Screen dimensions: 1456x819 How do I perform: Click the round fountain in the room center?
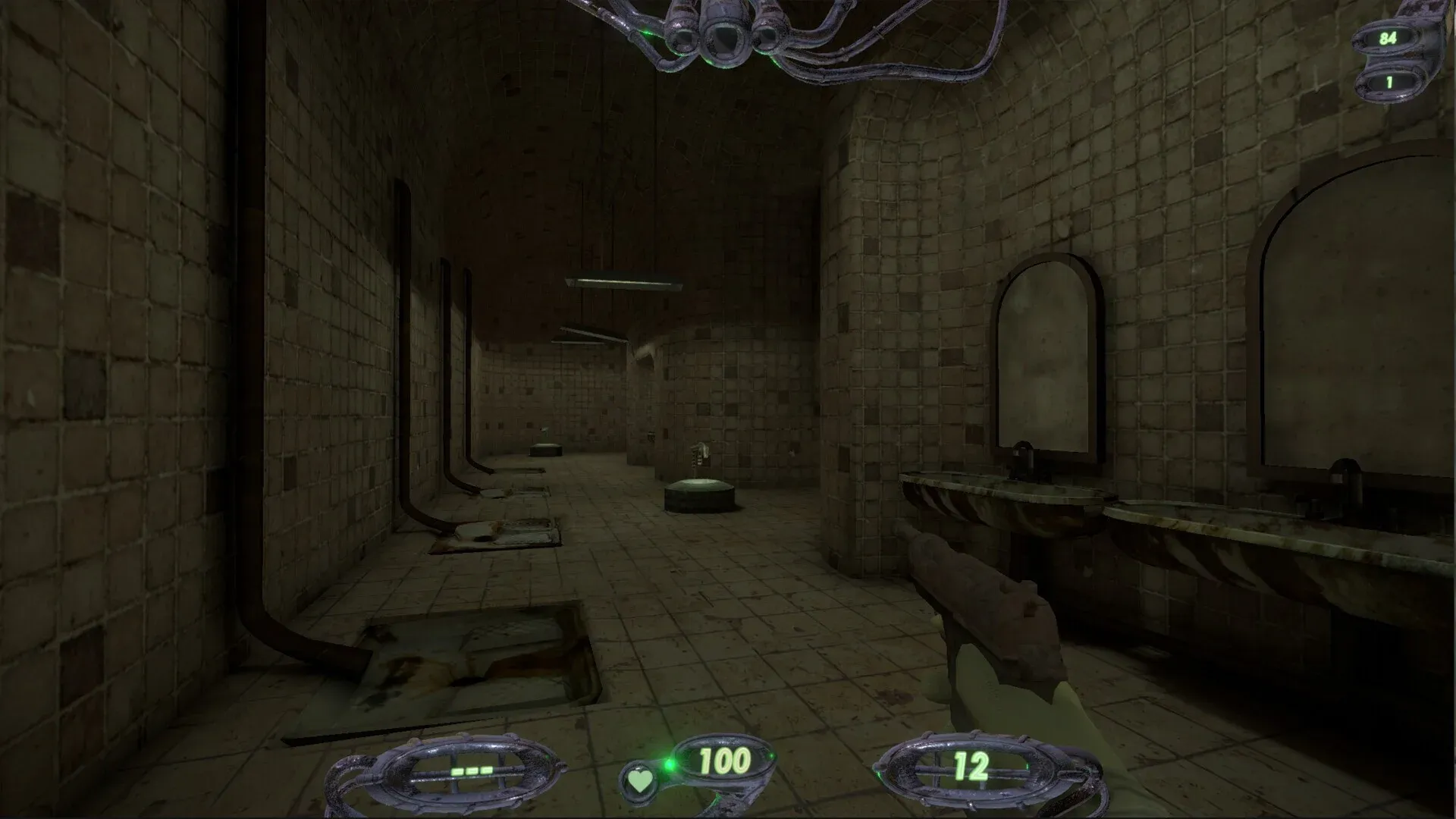(x=698, y=497)
